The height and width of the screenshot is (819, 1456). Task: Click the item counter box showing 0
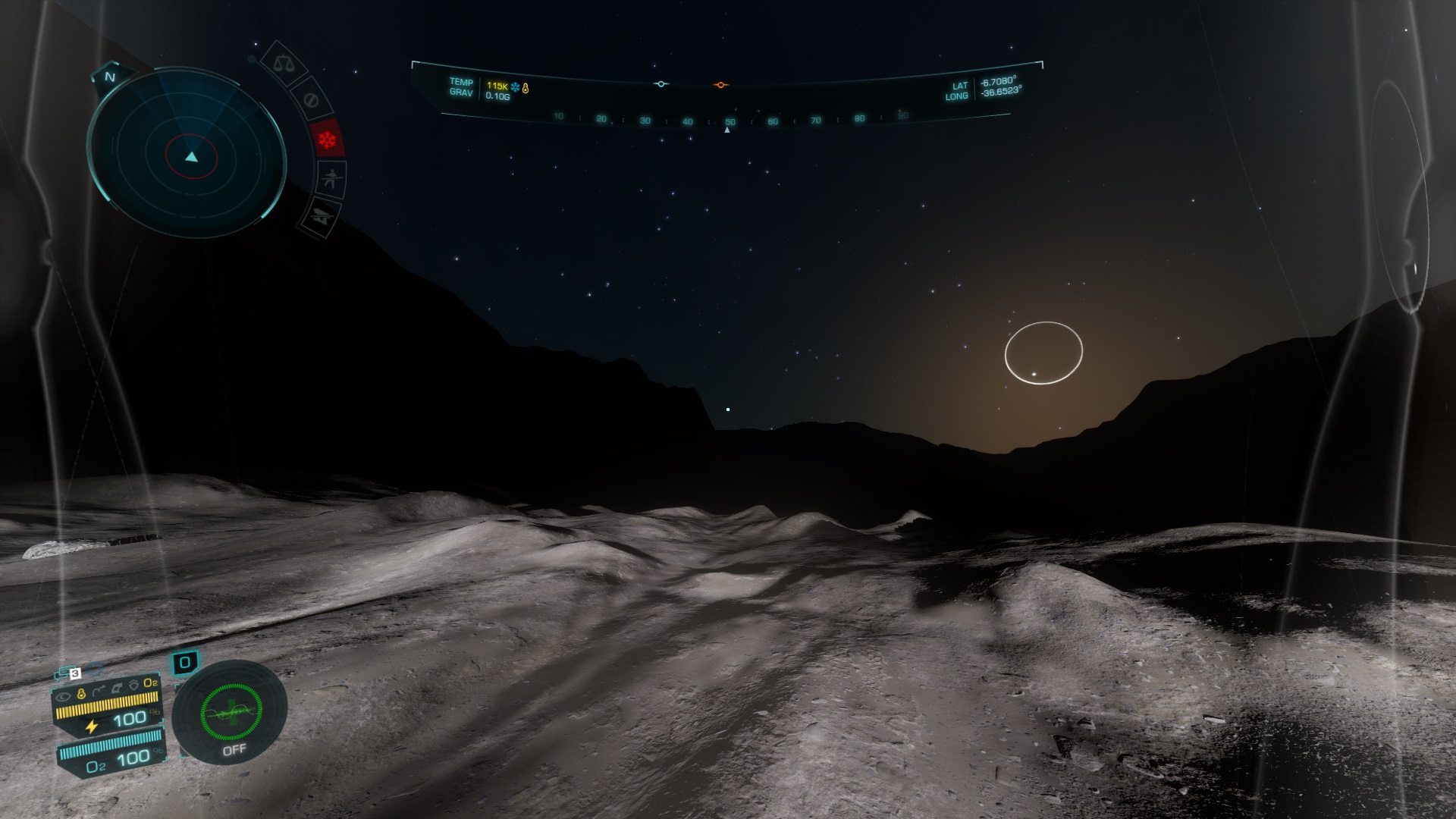pyautogui.click(x=185, y=663)
